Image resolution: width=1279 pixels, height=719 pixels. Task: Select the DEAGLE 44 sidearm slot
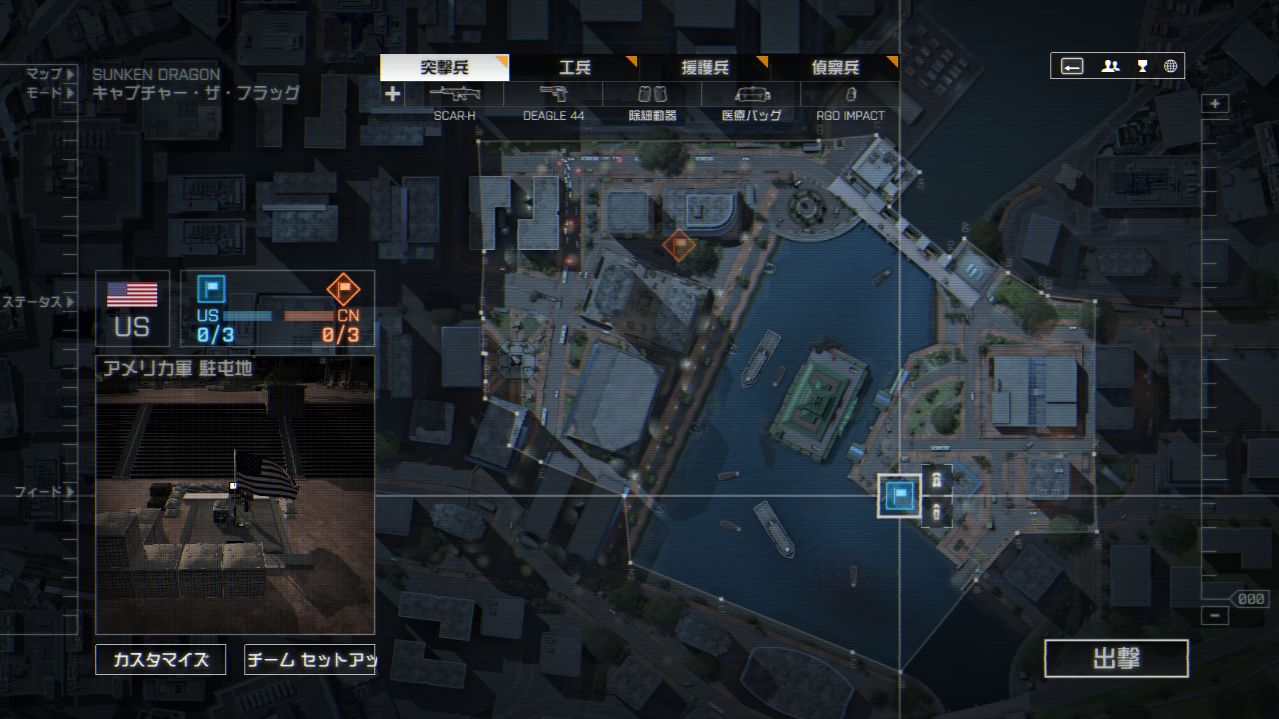click(553, 101)
